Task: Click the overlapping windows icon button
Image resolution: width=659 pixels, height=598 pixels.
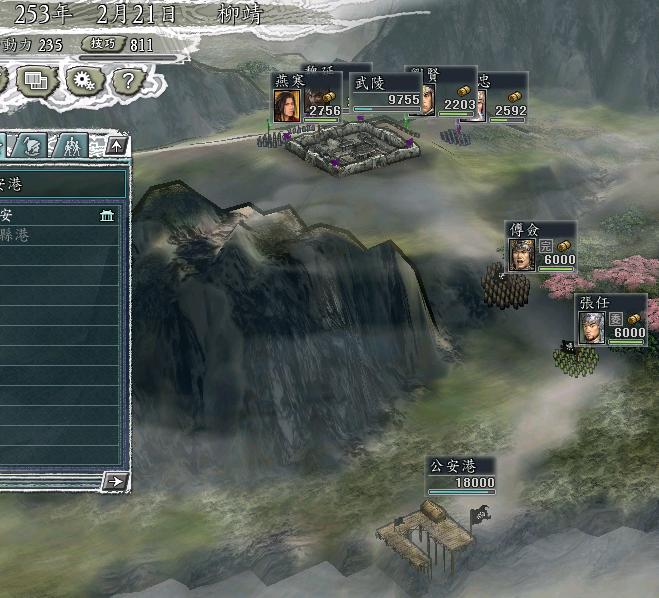Action: [38, 79]
